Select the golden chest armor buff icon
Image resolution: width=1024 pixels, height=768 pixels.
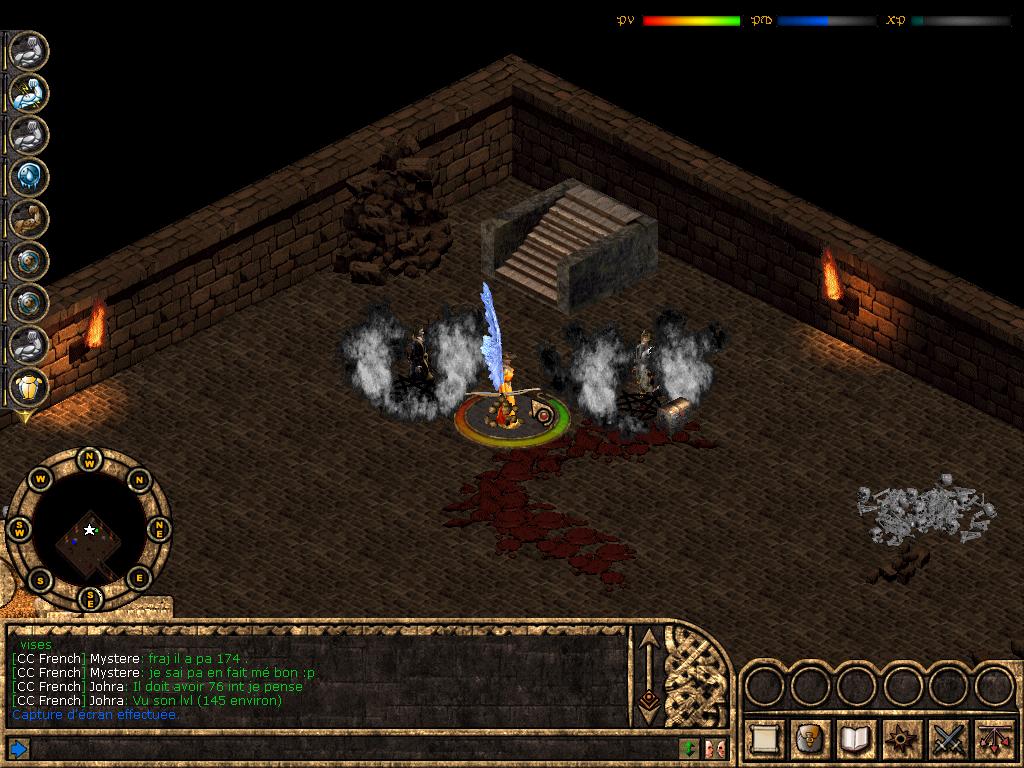click(x=29, y=388)
